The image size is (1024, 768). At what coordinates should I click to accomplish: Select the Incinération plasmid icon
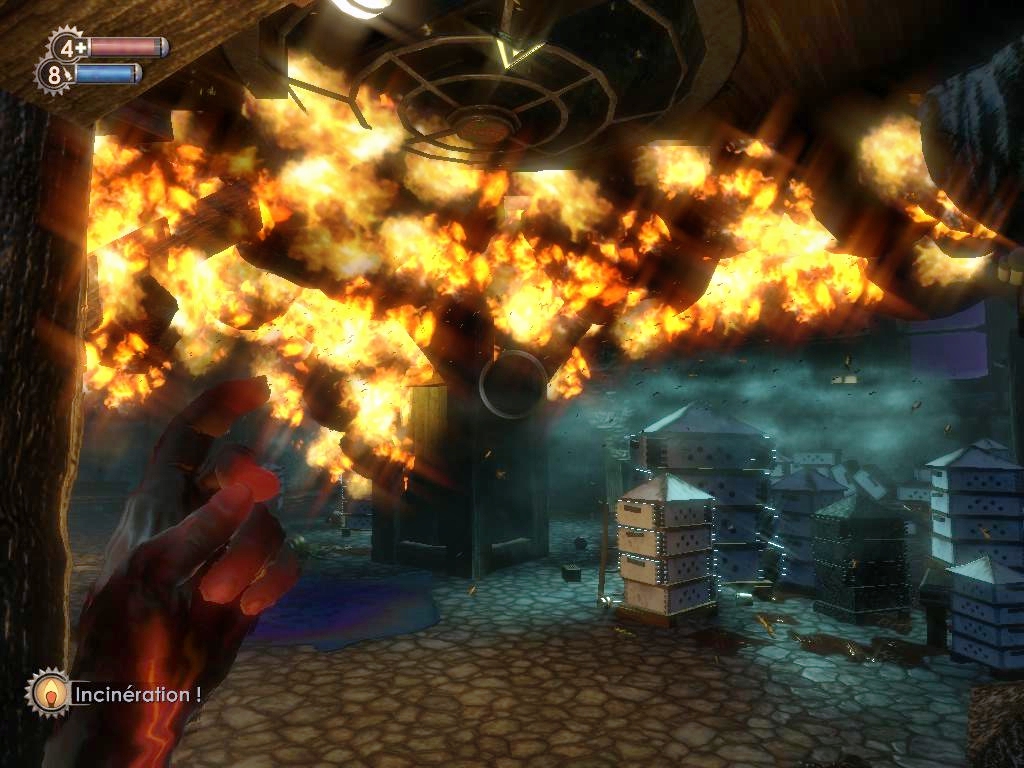pyautogui.click(x=48, y=692)
